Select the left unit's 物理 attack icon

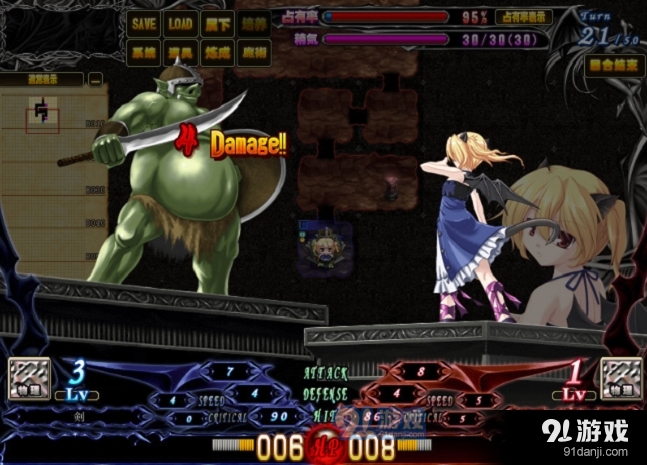(27, 379)
